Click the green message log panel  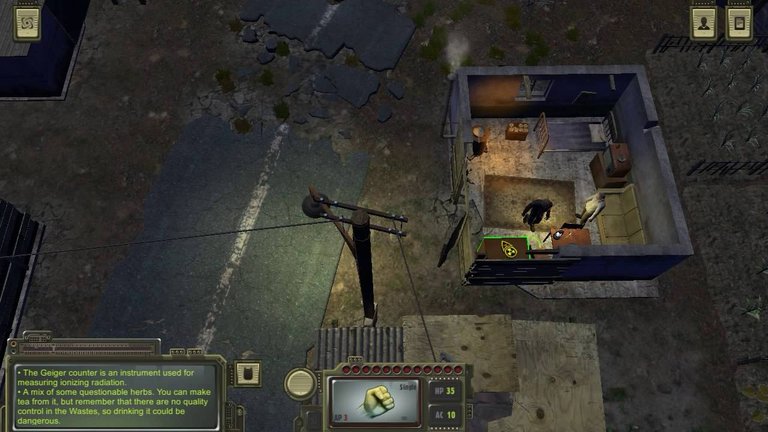pyautogui.click(x=115, y=396)
